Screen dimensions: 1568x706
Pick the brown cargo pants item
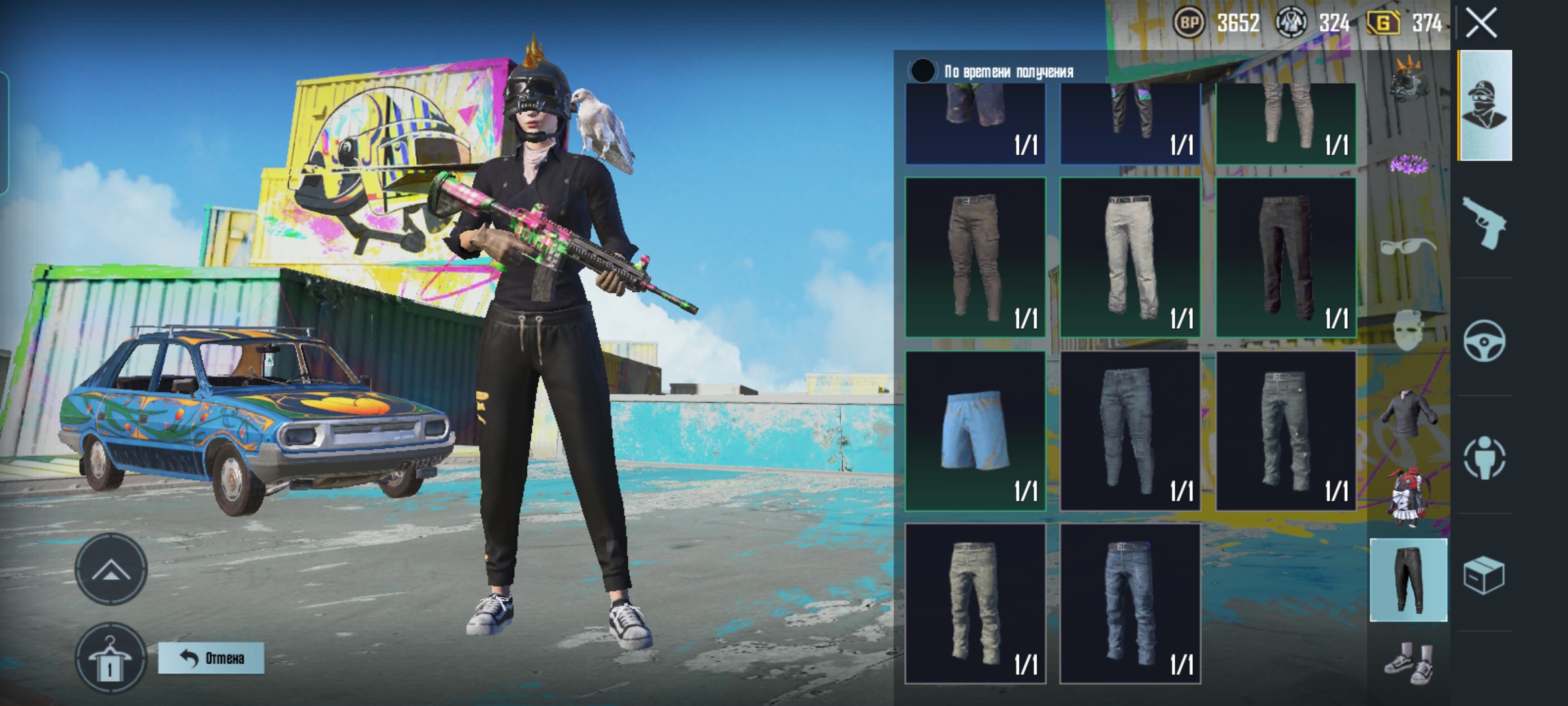pos(975,257)
